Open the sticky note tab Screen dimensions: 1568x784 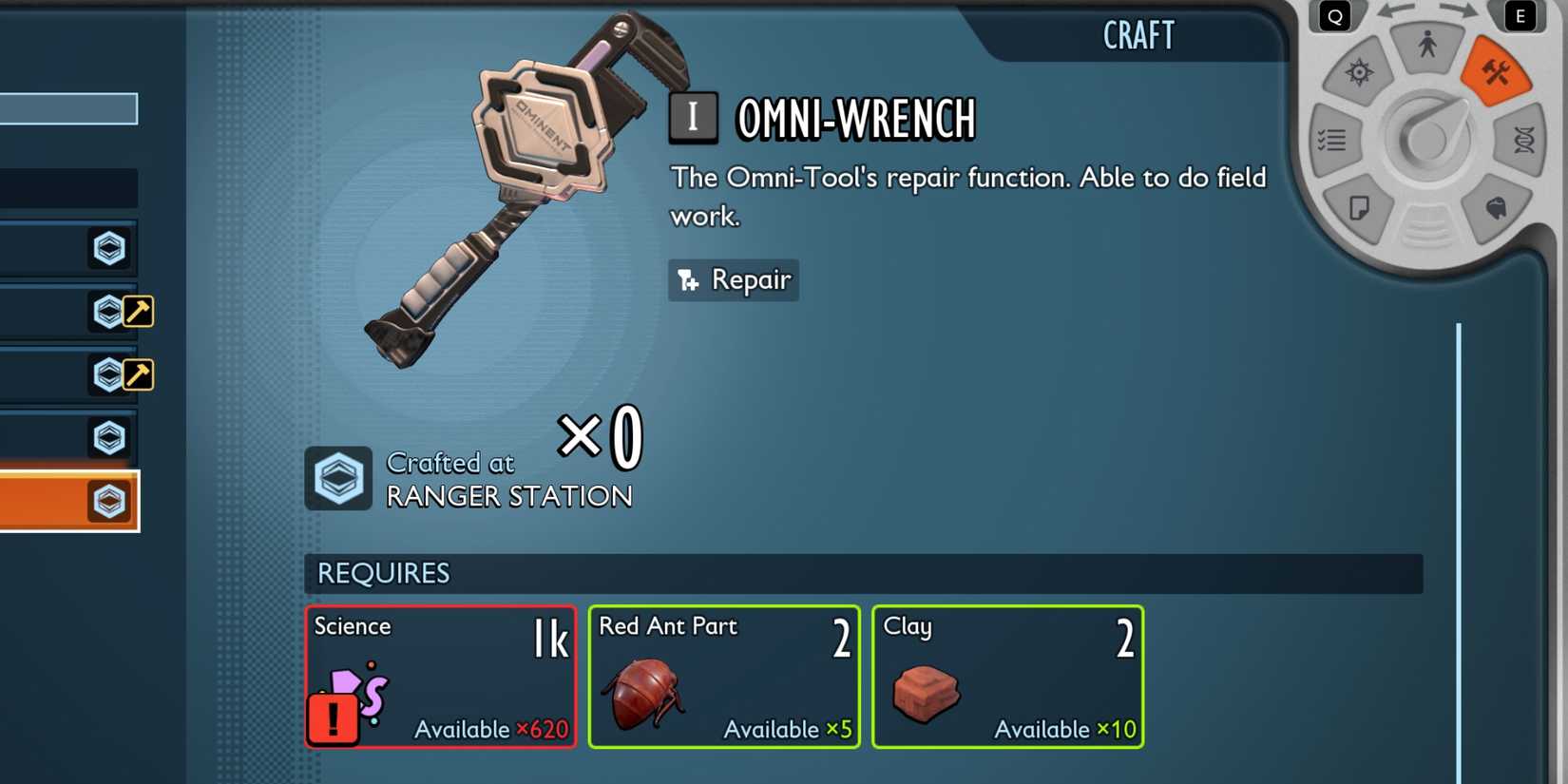(x=1359, y=208)
